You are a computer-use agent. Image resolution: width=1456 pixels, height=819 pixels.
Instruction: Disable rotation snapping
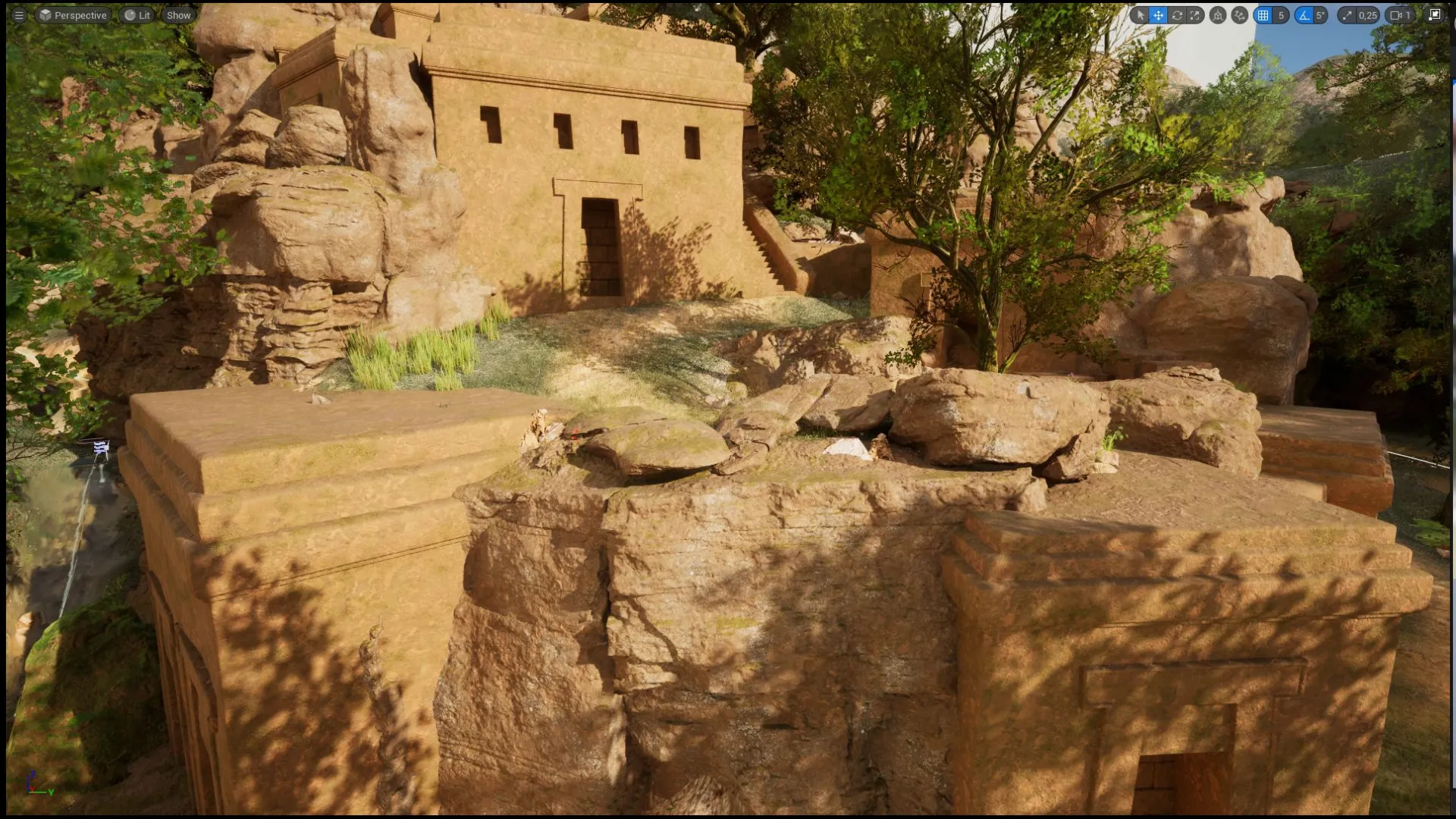(x=1302, y=15)
